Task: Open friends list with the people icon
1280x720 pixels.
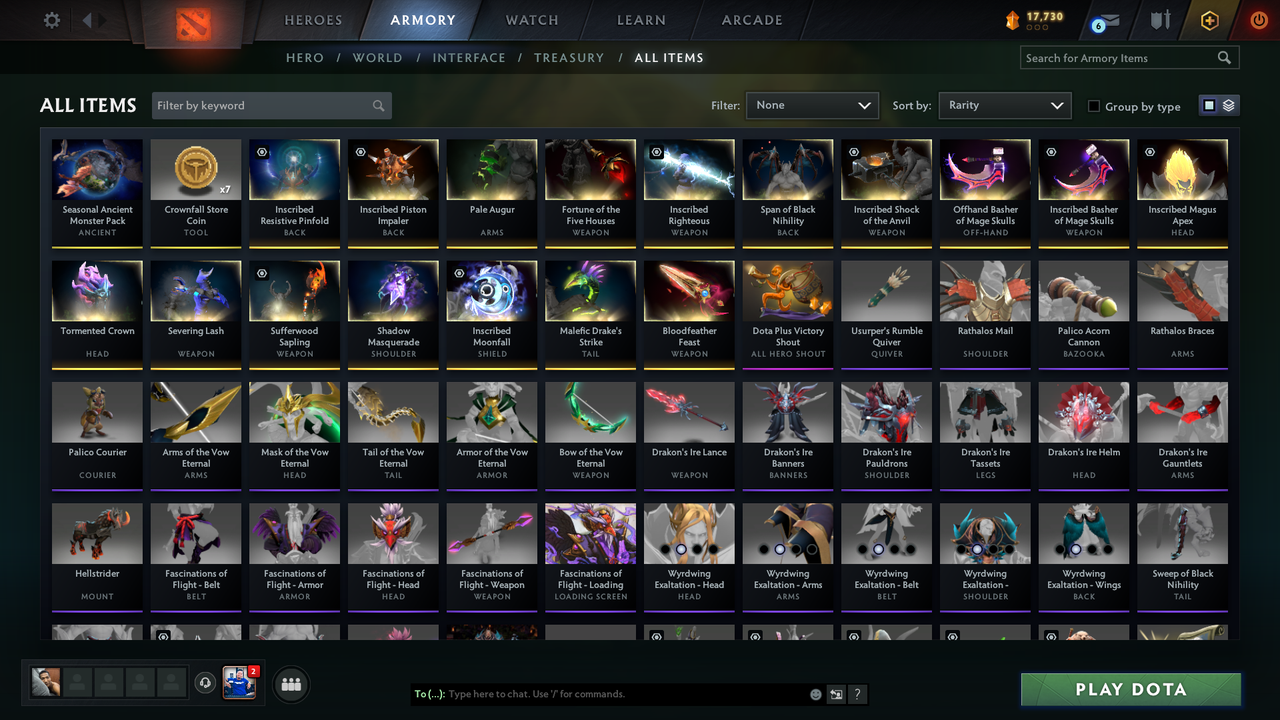Action: [290, 684]
